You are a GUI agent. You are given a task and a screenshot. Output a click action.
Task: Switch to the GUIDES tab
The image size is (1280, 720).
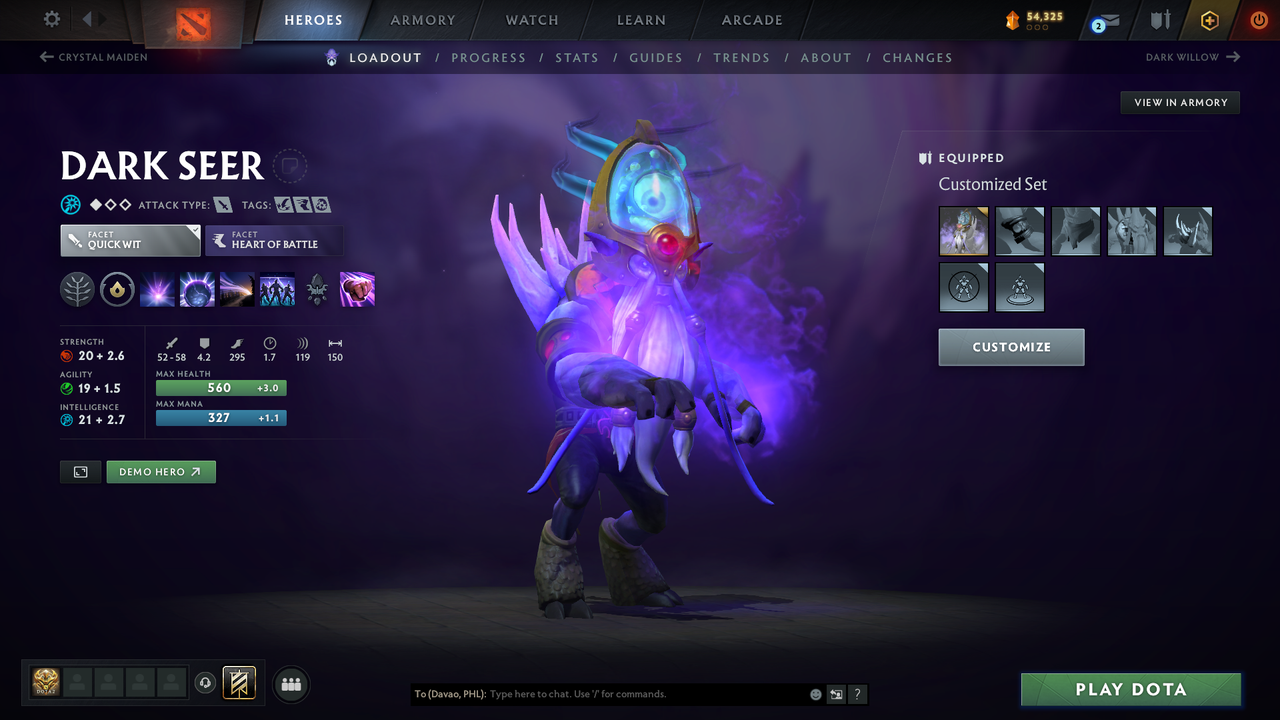point(656,57)
